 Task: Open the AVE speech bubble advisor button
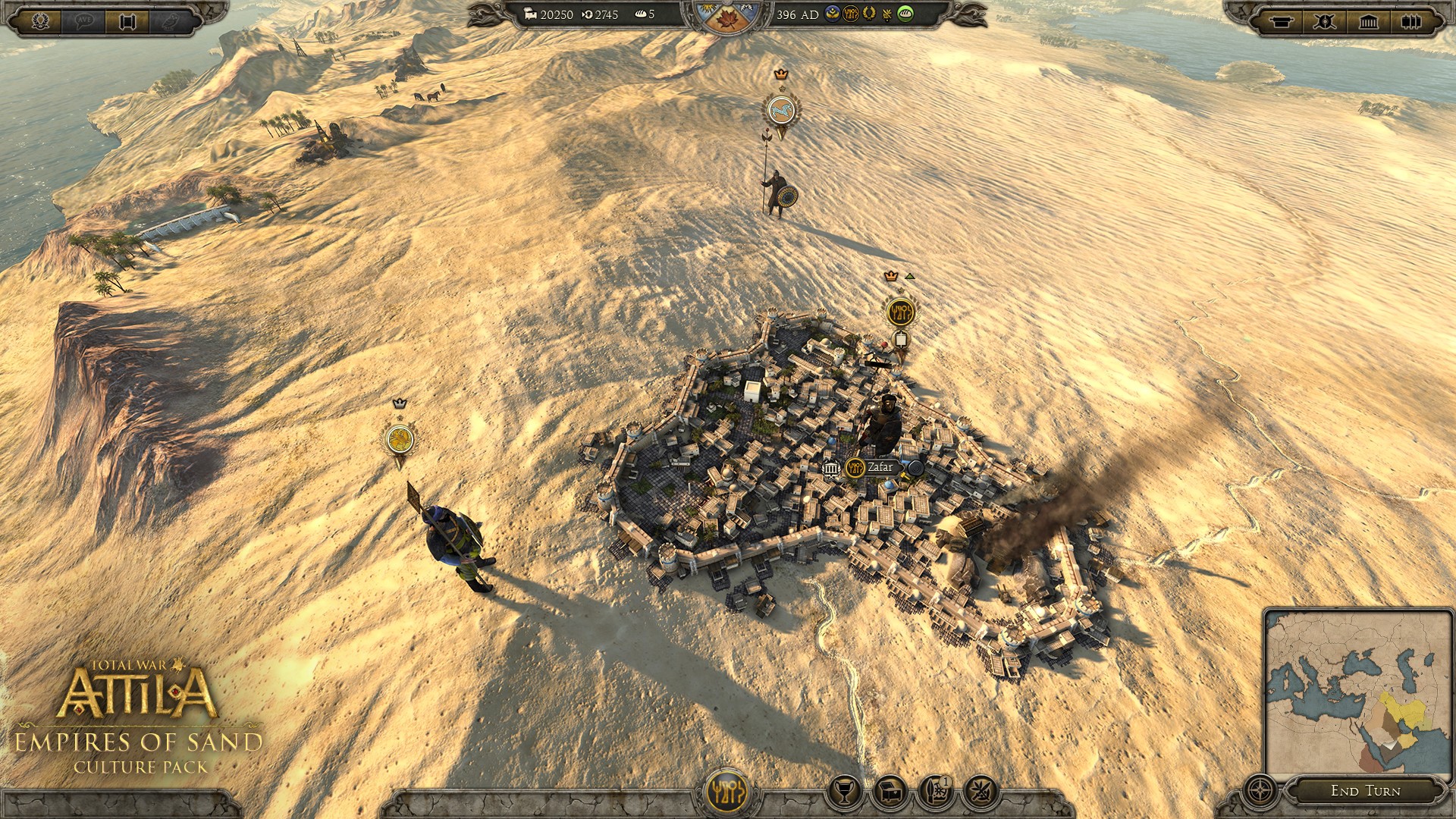pyautogui.click(x=84, y=20)
